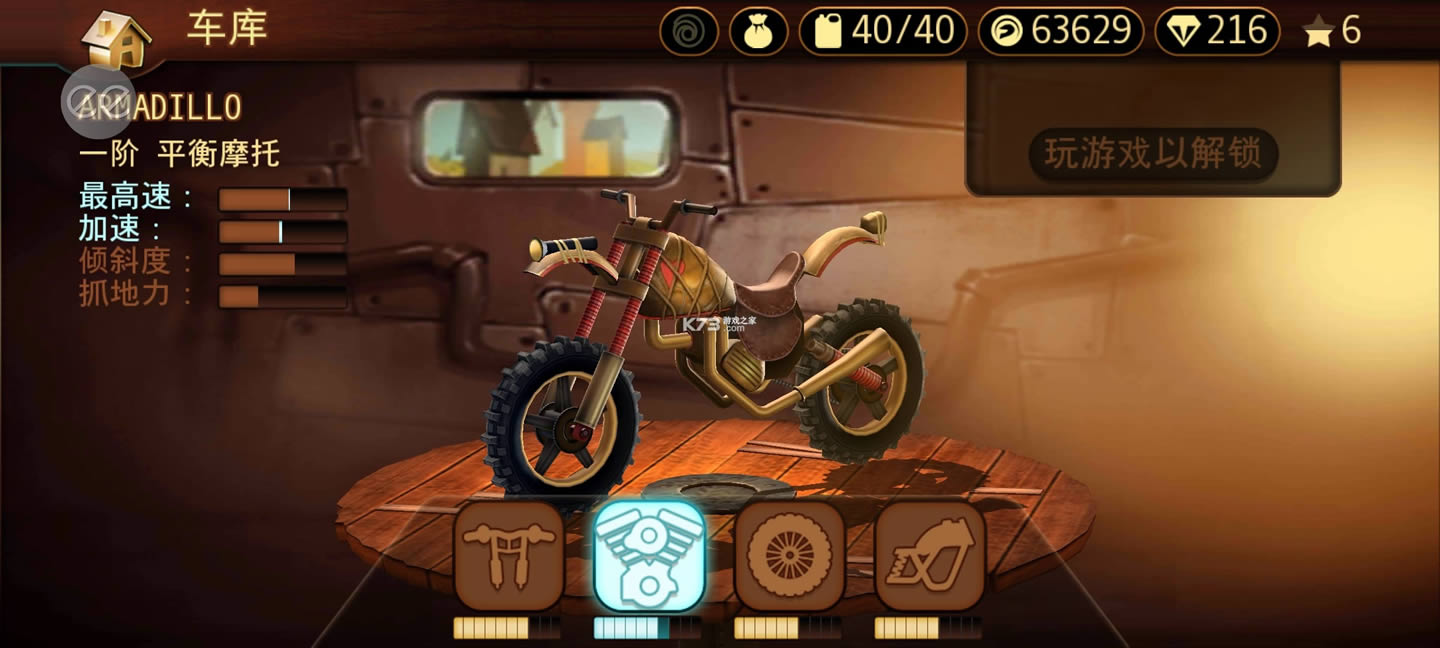Open the frame chassis upgrade
1440x648 pixels.
click(x=930, y=555)
